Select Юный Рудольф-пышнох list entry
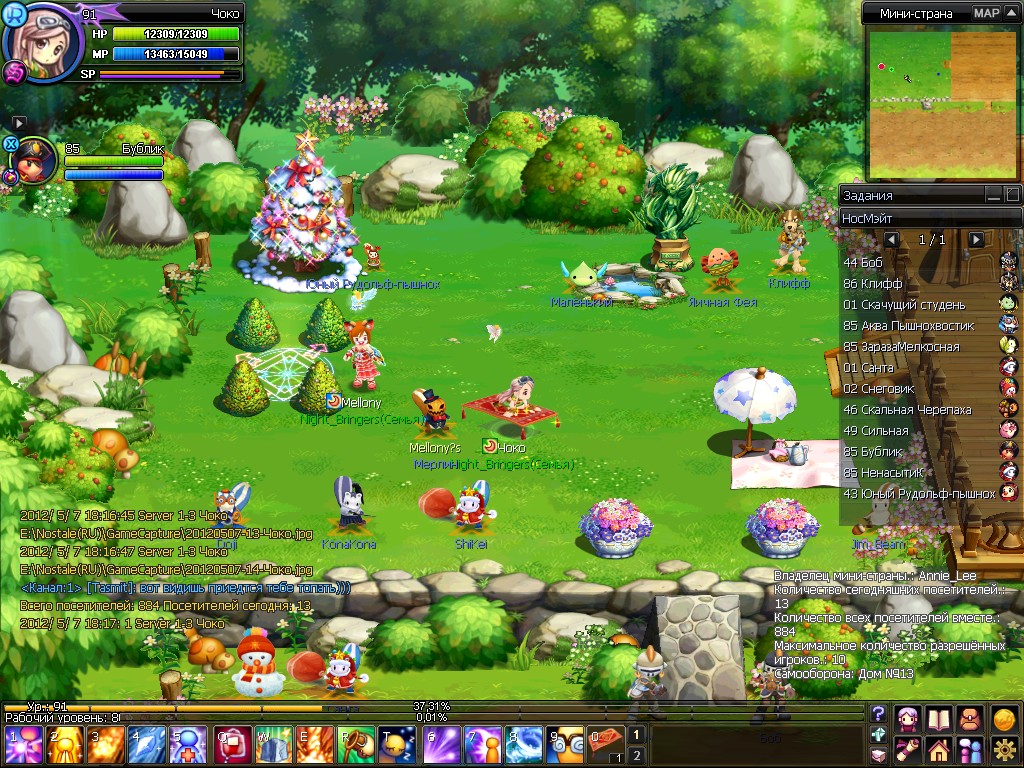 920,494
